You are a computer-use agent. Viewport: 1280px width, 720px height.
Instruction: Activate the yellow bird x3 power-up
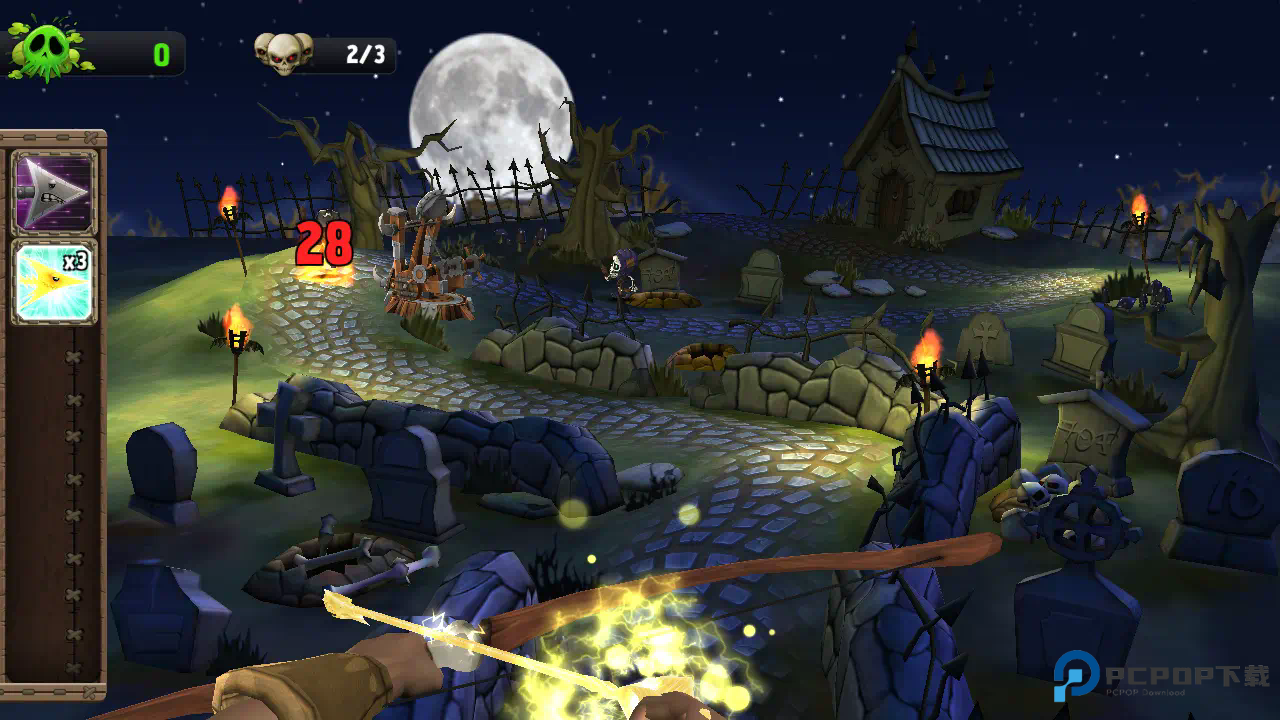click(54, 282)
